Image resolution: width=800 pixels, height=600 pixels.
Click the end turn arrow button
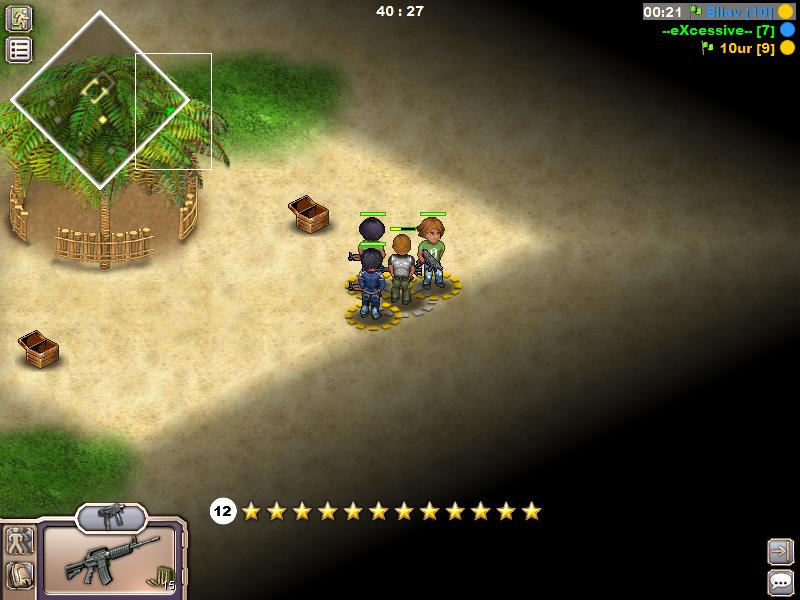(x=780, y=551)
